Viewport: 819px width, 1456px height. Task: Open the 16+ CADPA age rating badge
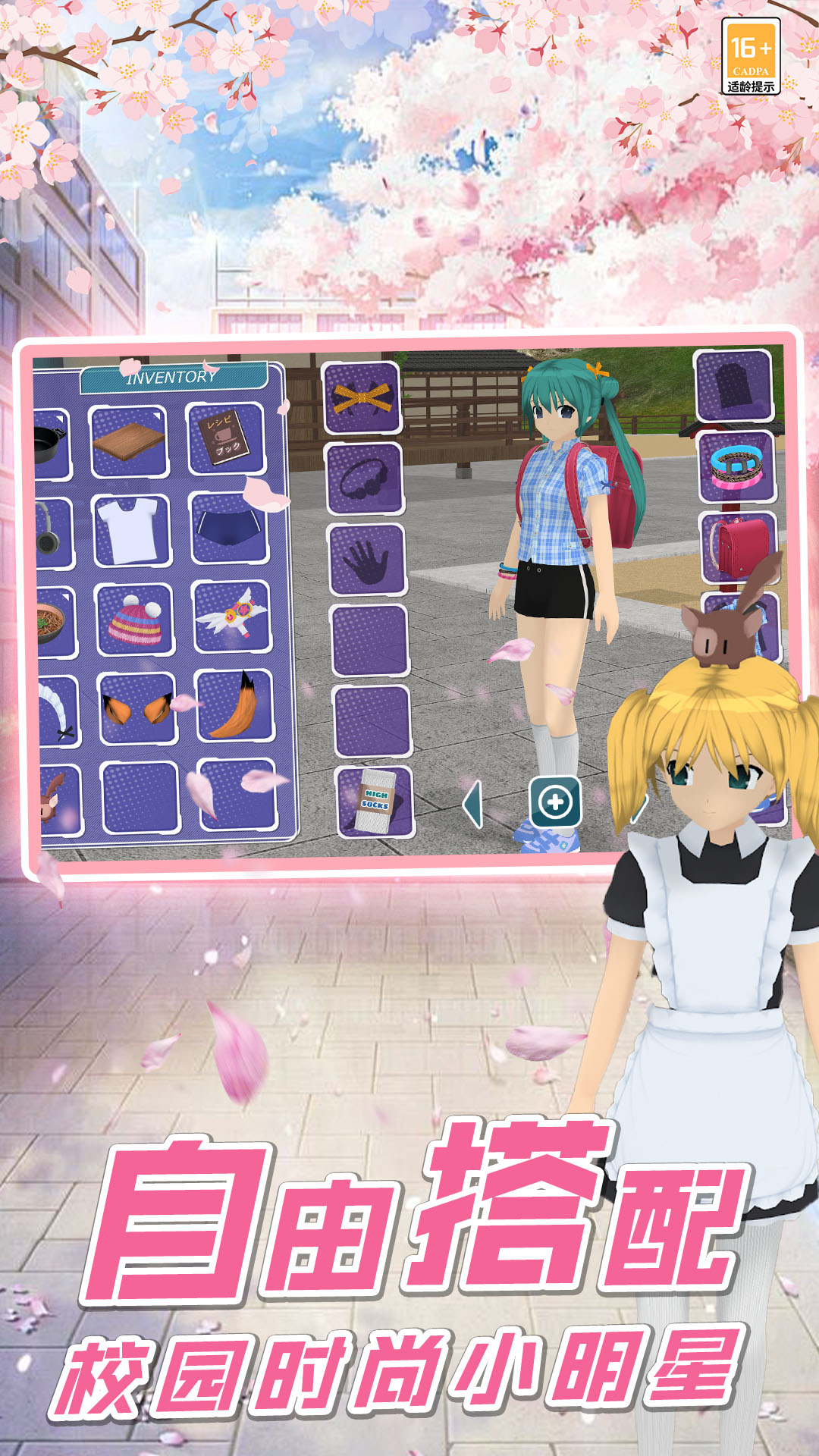coord(750,57)
